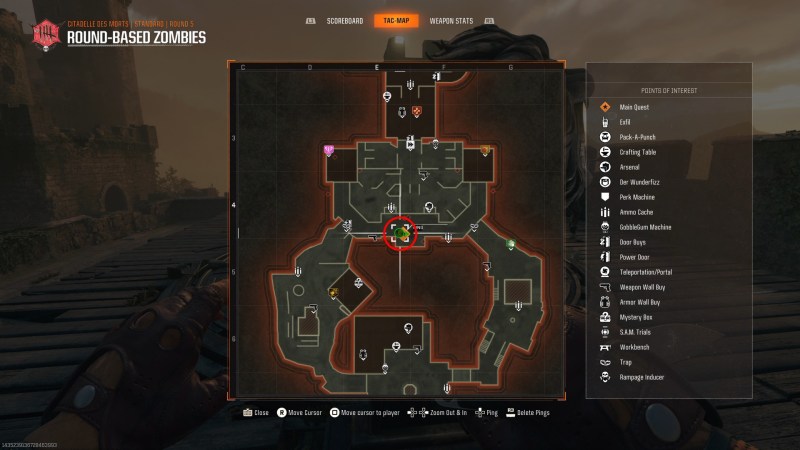The height and width of the screenshot is (450, 800).
Task: Select Main Quest in the legend
Action: click(633, 107)
